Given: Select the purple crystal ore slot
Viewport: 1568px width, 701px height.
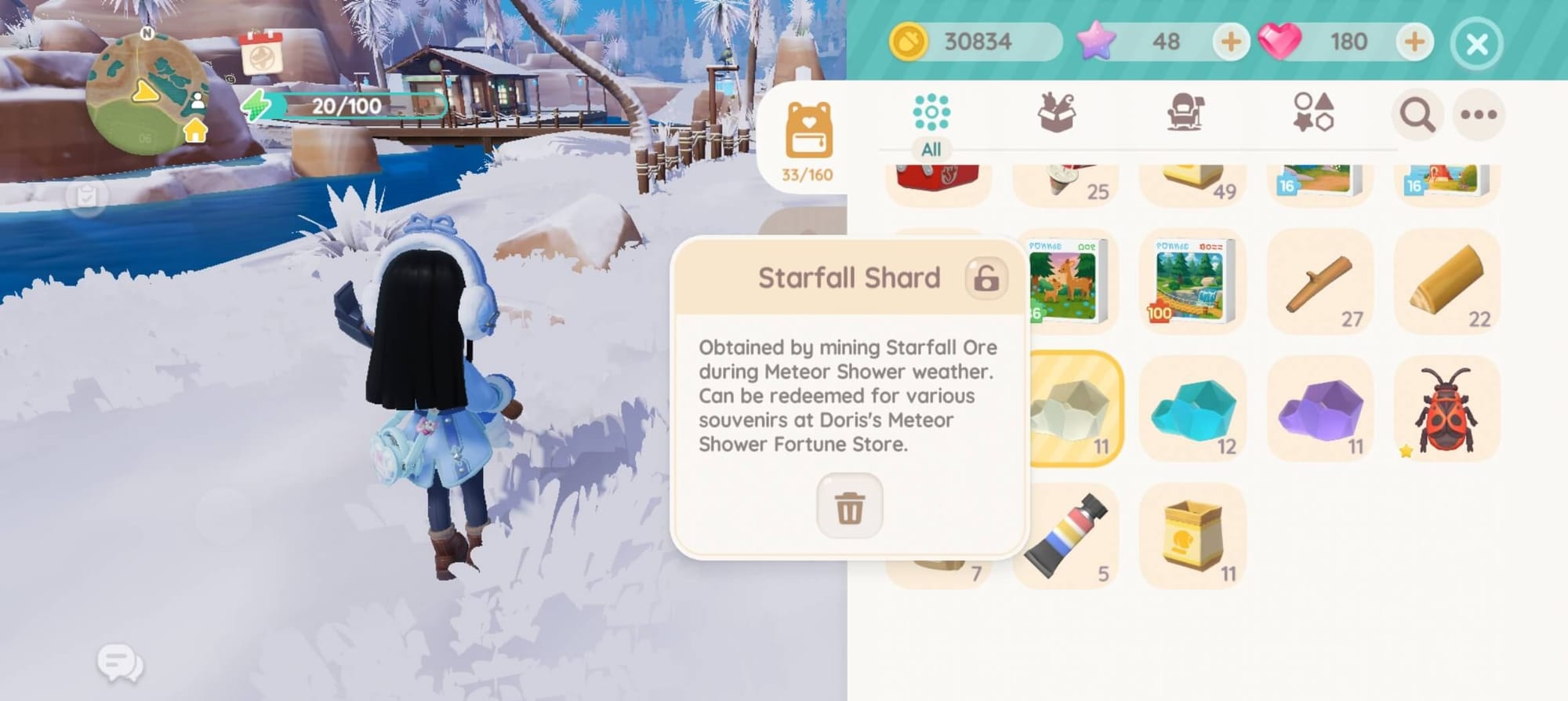Looking at the screenshot, I should 1320,409.
